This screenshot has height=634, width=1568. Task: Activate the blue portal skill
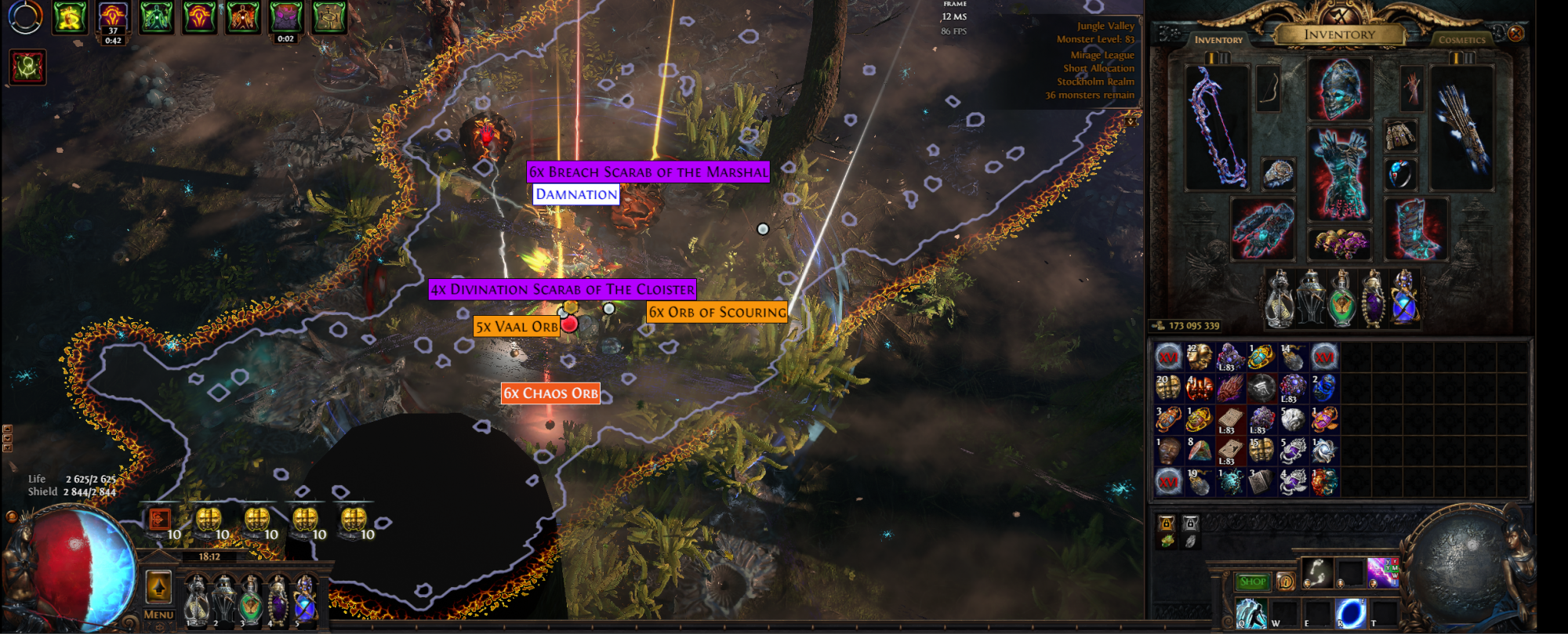click(x=1350, y=612)
